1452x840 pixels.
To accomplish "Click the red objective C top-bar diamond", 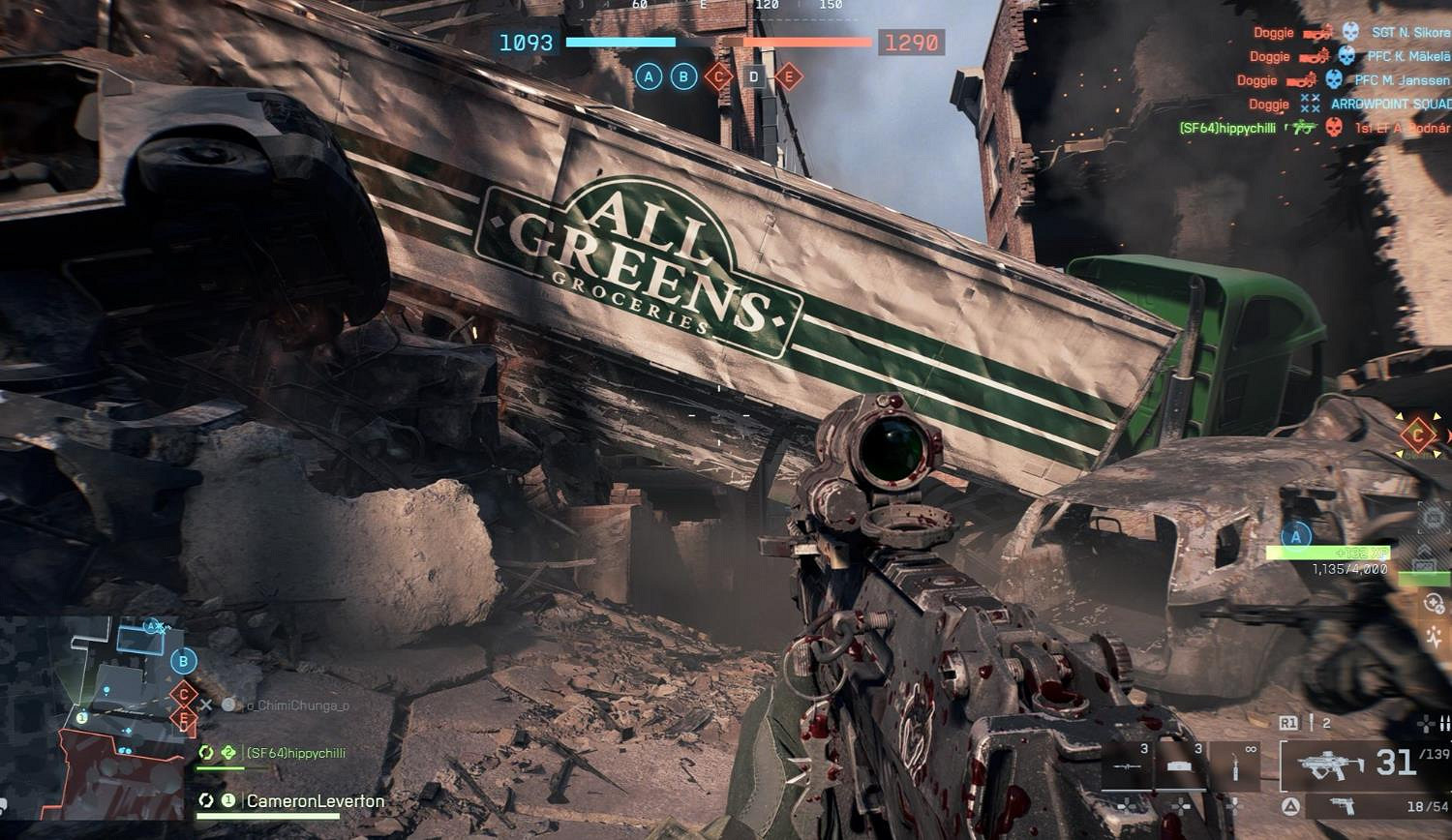I will tap(717, 76).
